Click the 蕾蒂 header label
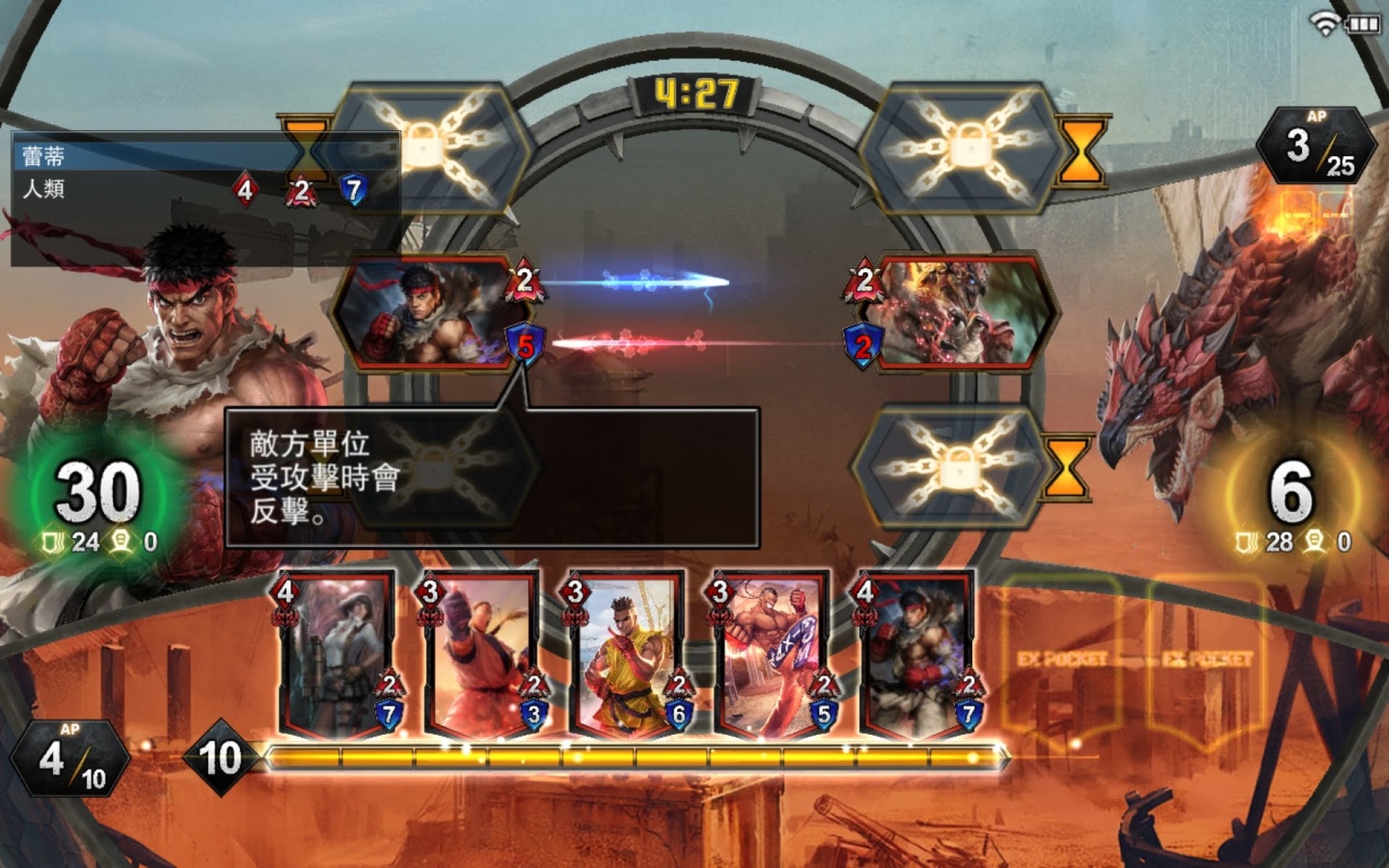 point(43,151)
